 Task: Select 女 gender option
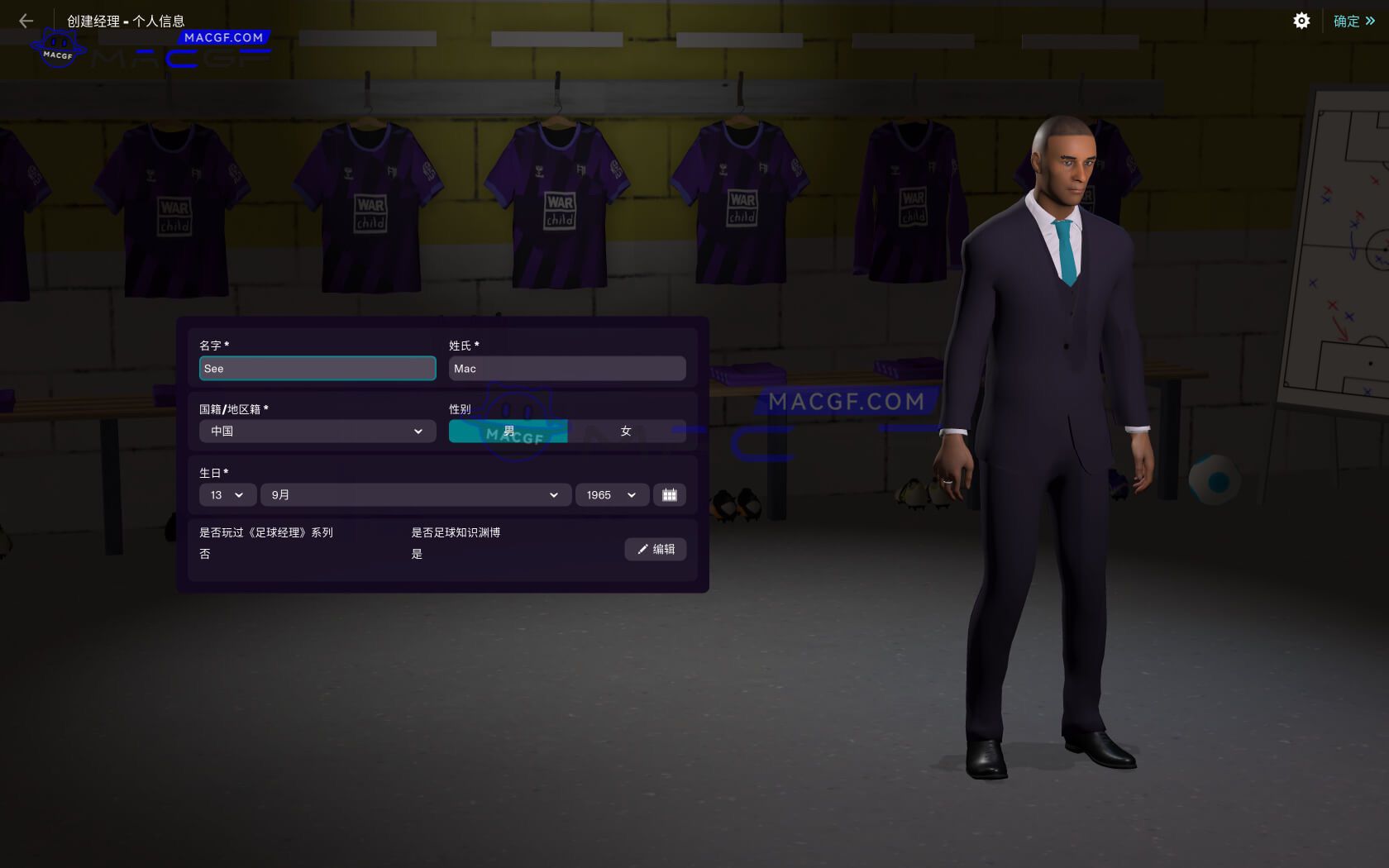626,431
